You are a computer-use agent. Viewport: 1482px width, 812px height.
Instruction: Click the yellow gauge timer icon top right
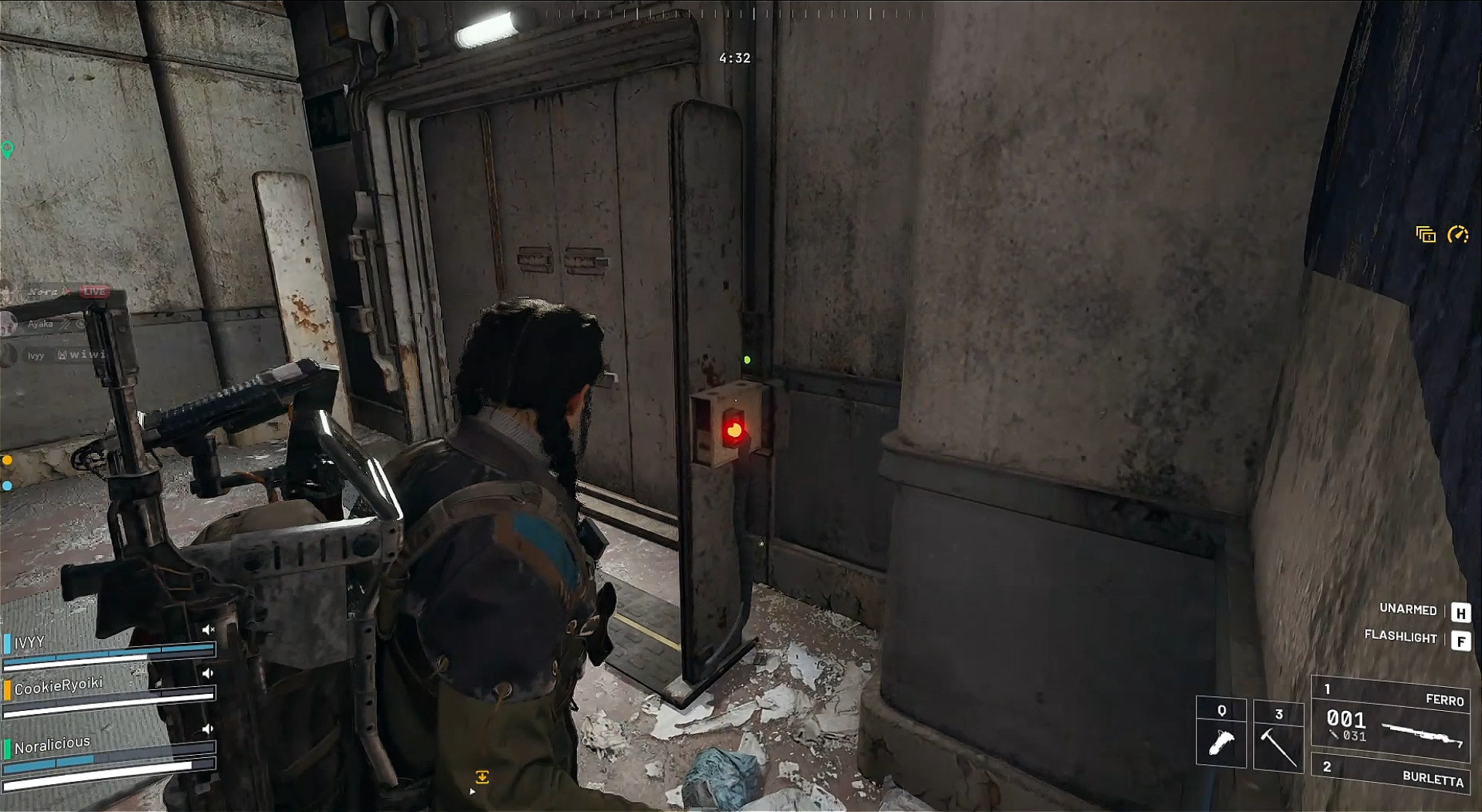pyautogui.click(x=1458, y=235)
